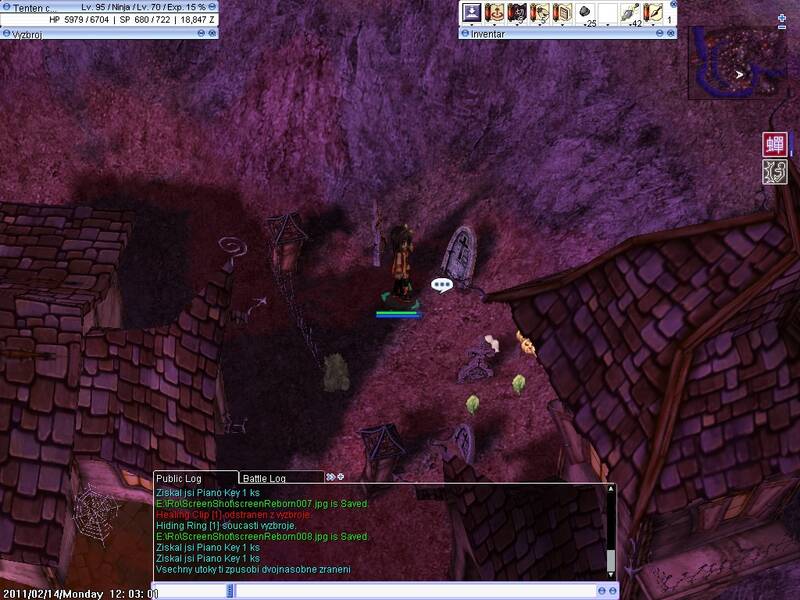This screenshot has width=800, height=600.
Task: Close the hotbar with its corner button
Action: tap(672, 5)
